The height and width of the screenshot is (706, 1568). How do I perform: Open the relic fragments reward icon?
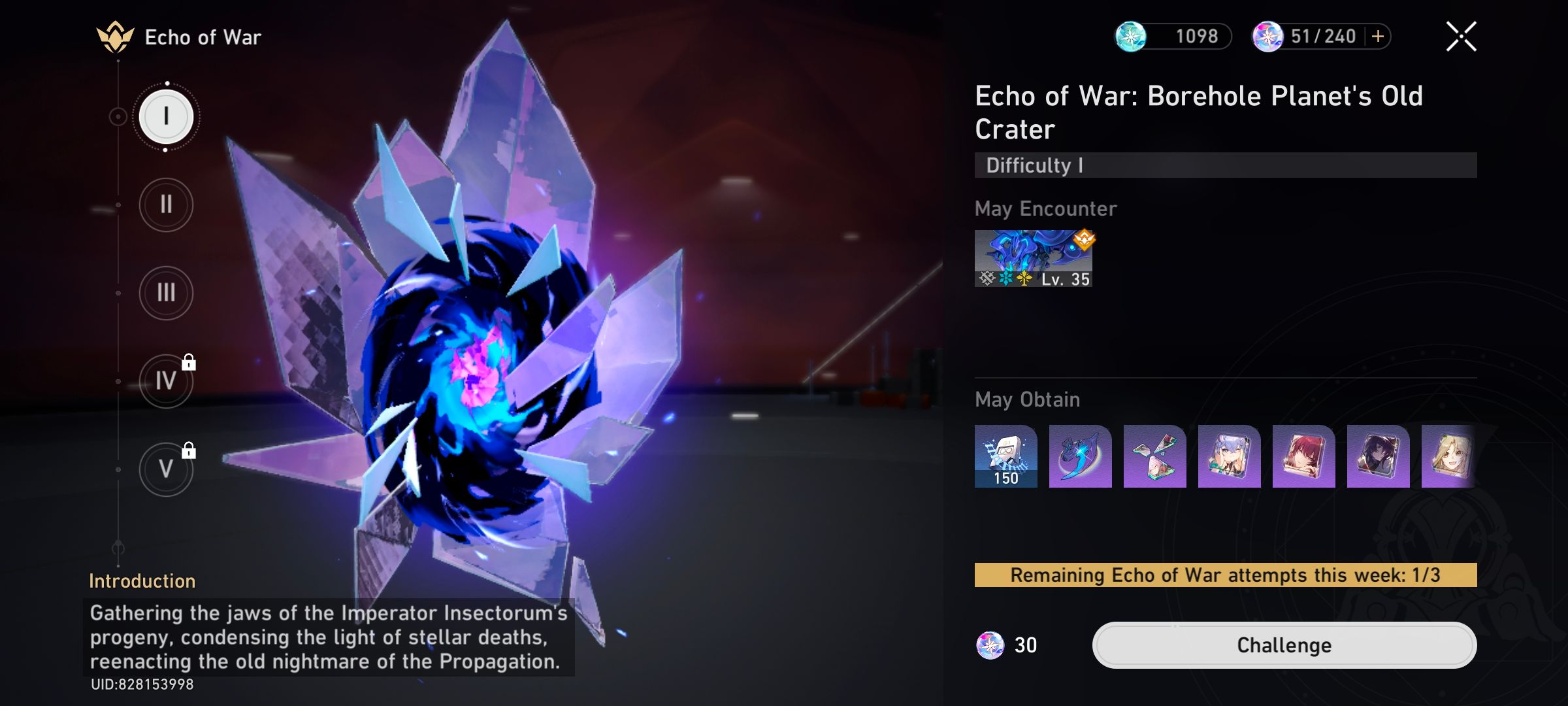(1154, 456)
